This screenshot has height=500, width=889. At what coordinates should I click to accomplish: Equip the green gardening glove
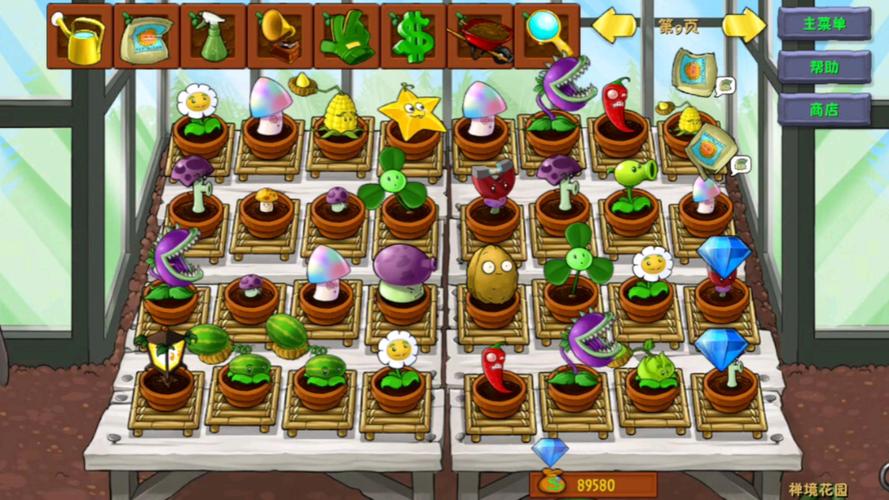pyautogui.click(x=346, y=35)
